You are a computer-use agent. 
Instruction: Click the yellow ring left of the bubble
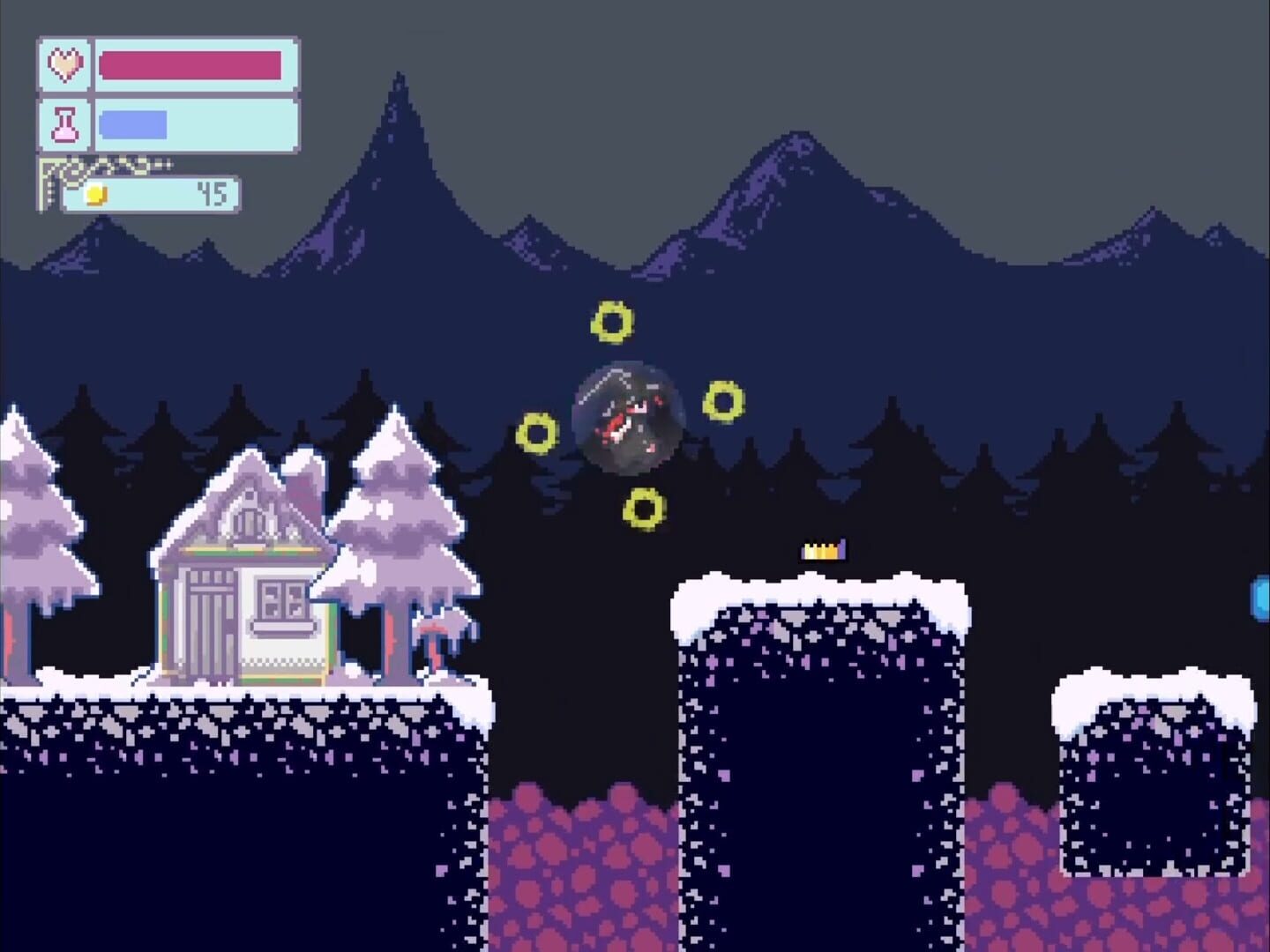pyautogui.click(x=536, y=432)
